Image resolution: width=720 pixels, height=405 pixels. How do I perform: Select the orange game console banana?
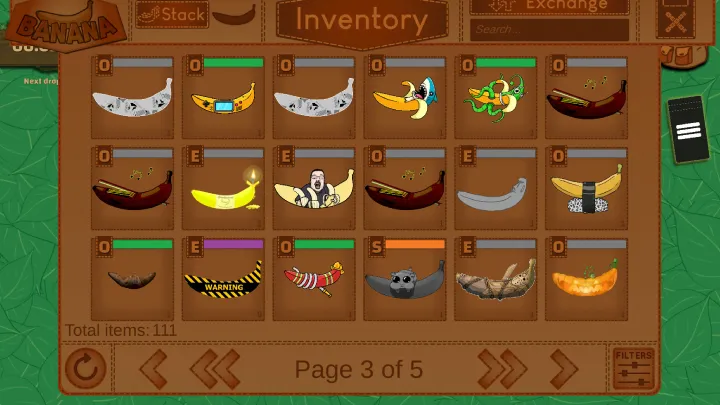[223, 100]
